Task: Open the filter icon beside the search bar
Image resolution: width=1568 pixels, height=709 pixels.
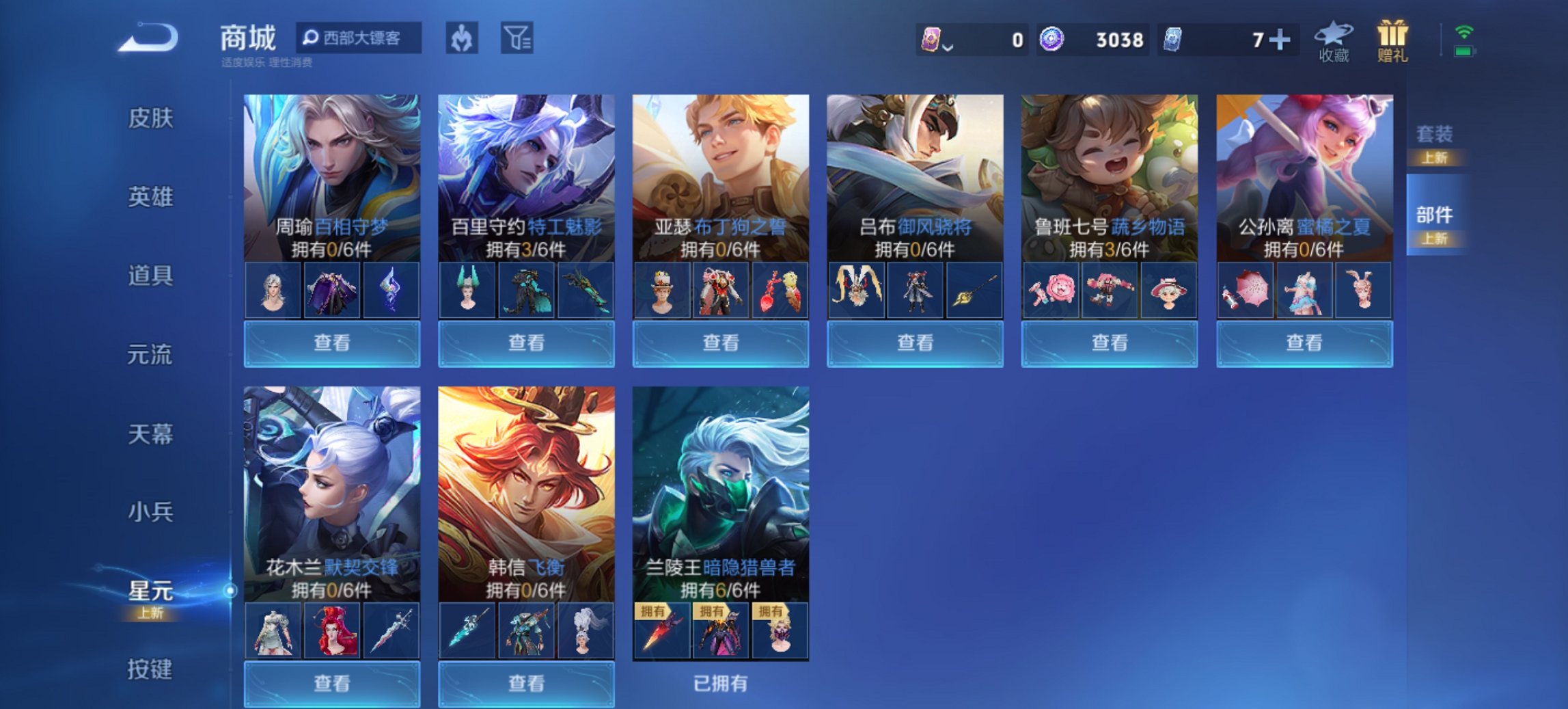Action: click(518, 39)
